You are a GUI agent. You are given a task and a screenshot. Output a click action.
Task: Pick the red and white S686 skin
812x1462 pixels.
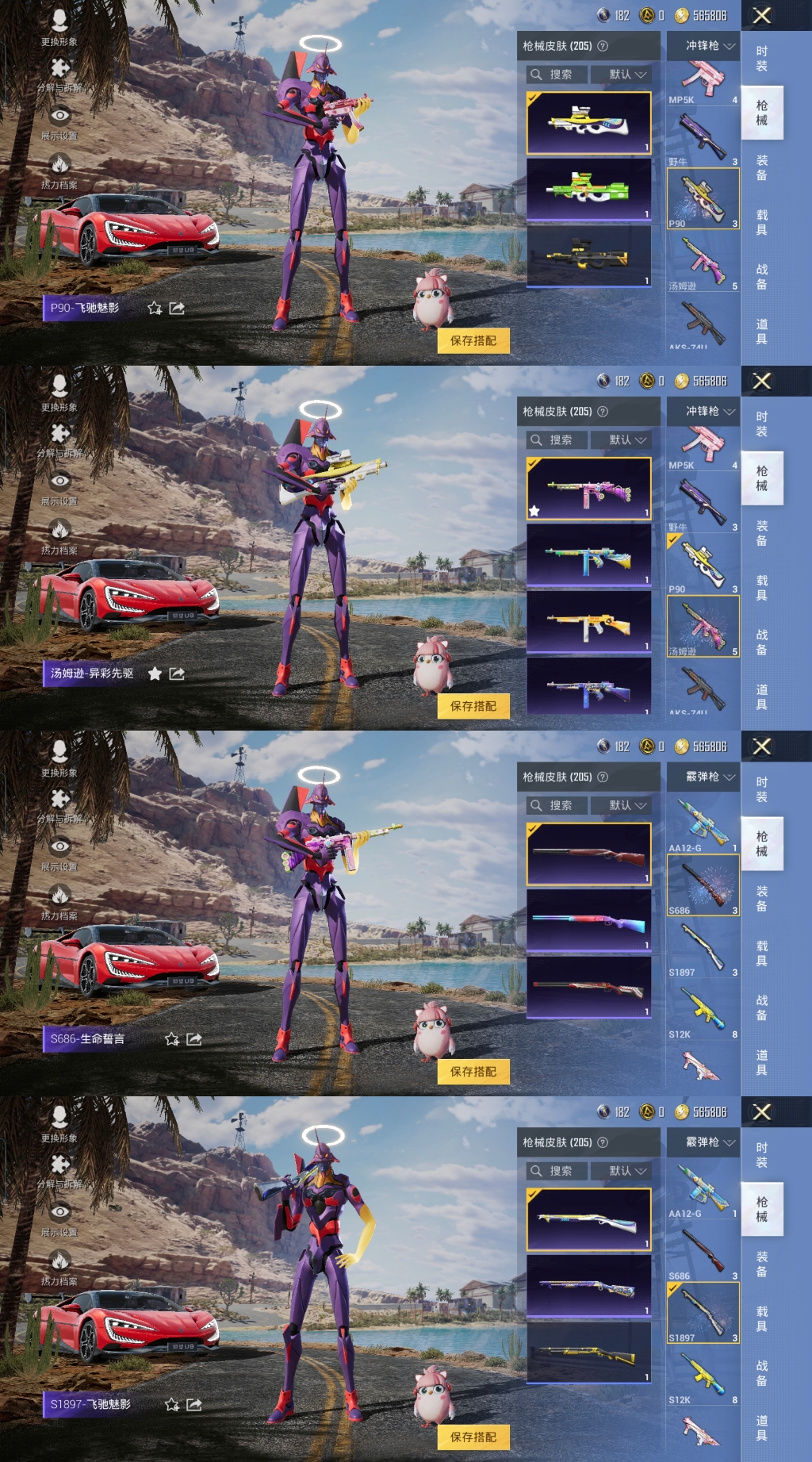588,988
